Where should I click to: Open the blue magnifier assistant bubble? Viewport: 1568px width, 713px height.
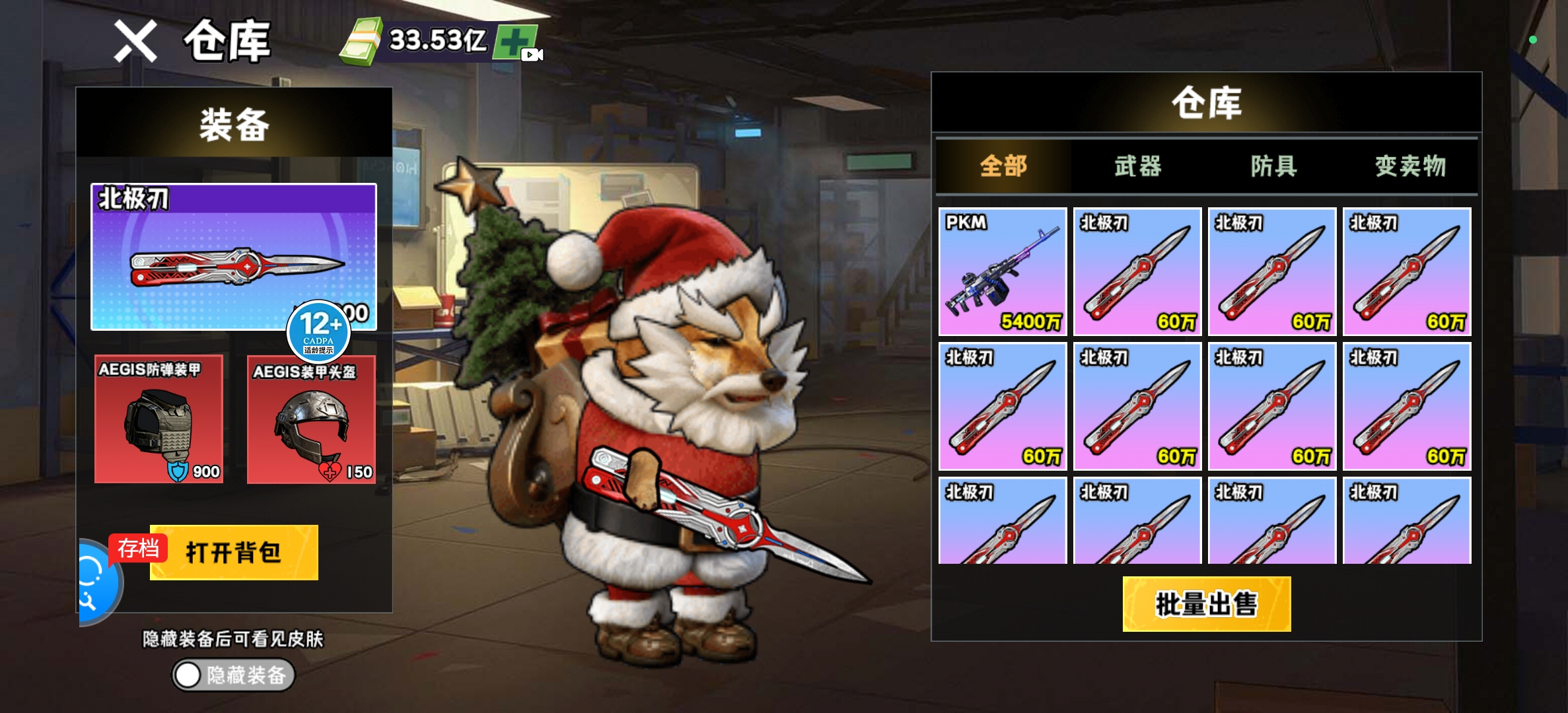point(94,582)
